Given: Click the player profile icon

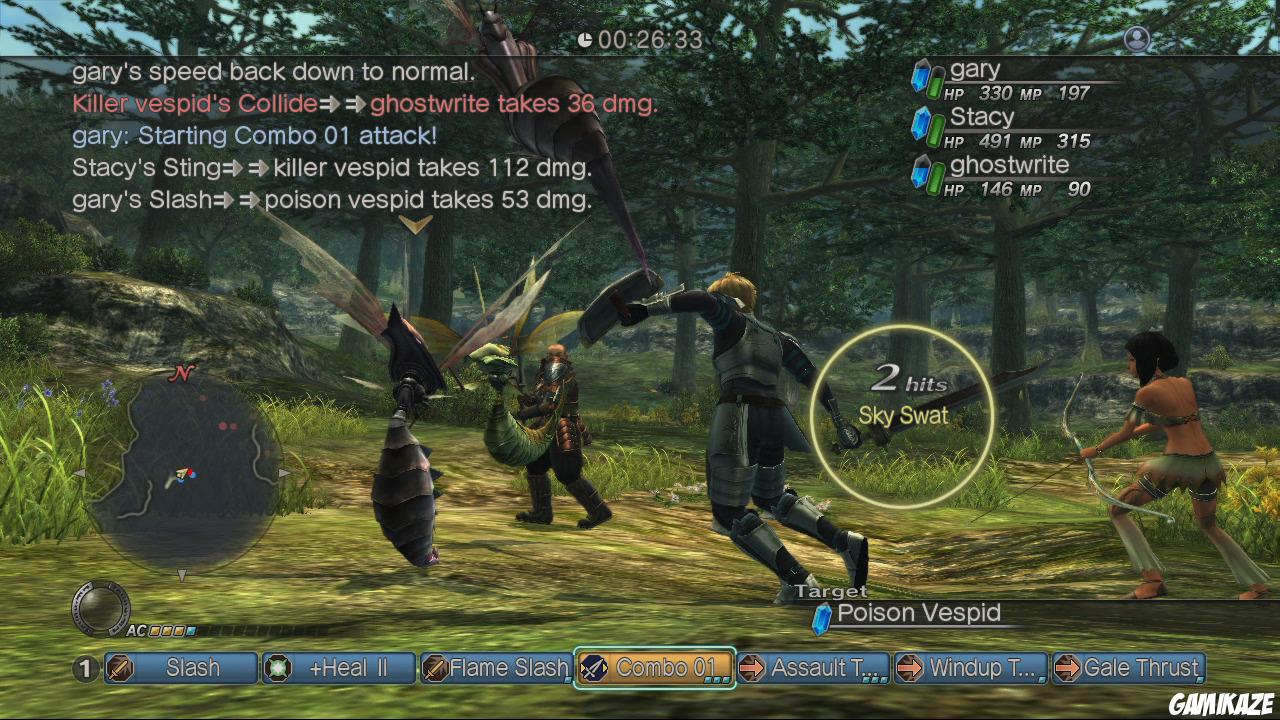Looking at the screenshot, I should [x=1137, y=39].
